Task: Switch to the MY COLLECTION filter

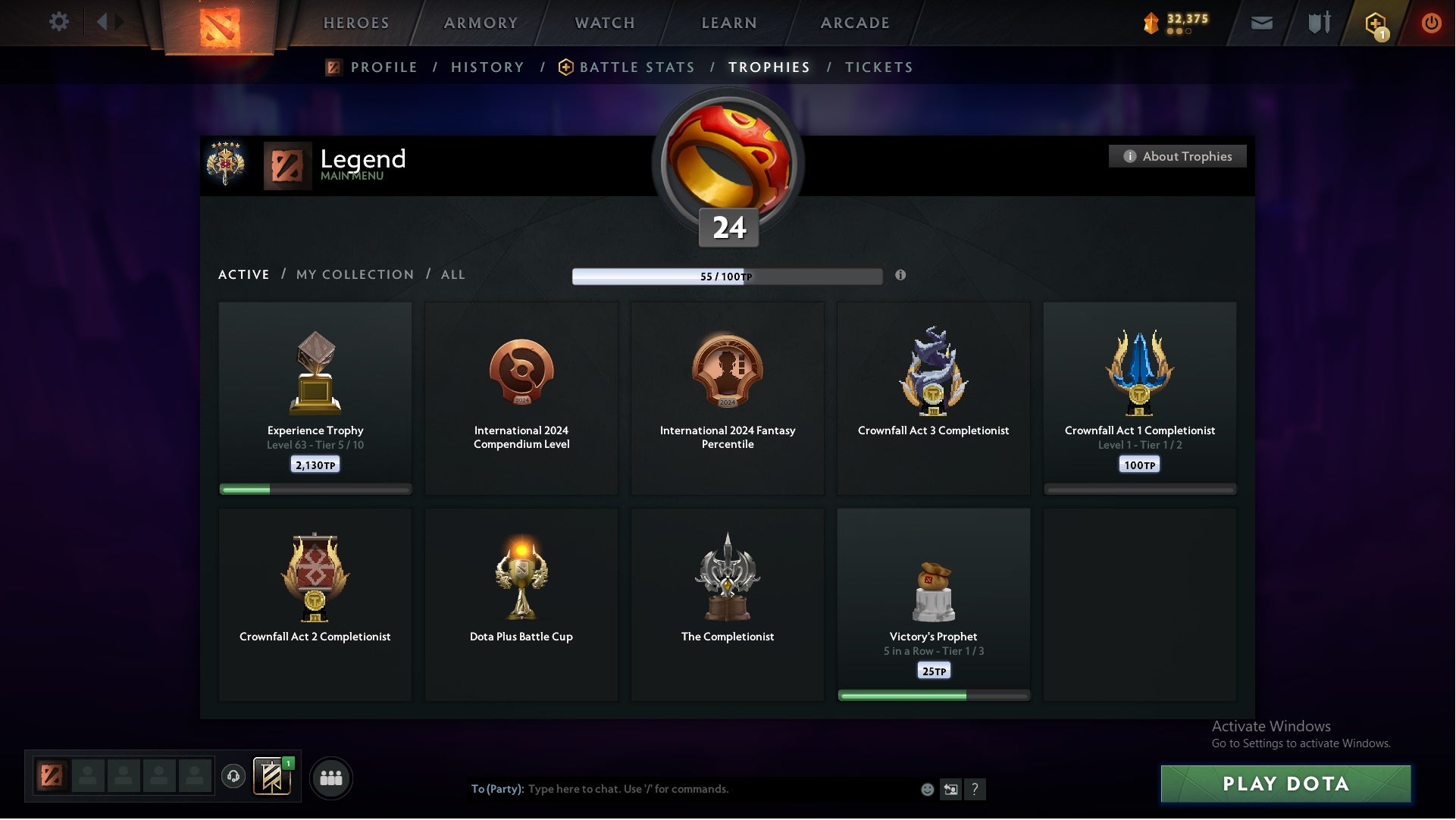Action: pyautogui.click(x=354, y=274)
